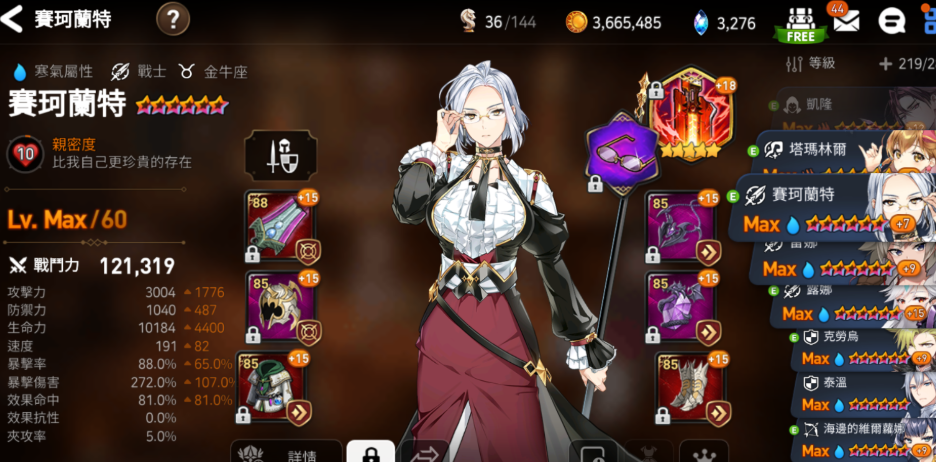Open the chat bubble icon
The height and width of the screenshot is (462, 936).
tap(891, 21)
